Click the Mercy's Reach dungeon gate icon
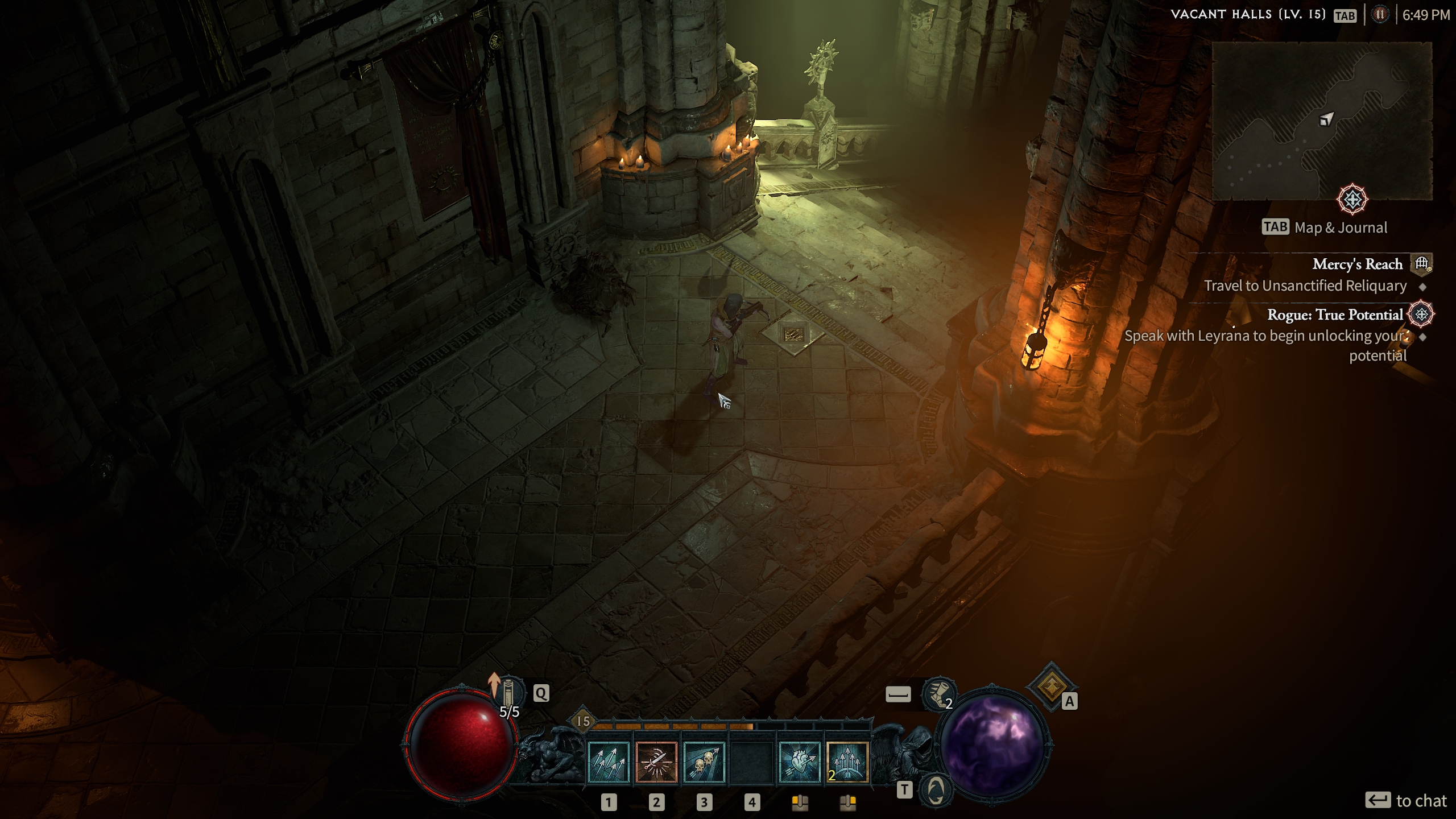The width and height of the screenshot is (1456, 819). coord(1422,263)
